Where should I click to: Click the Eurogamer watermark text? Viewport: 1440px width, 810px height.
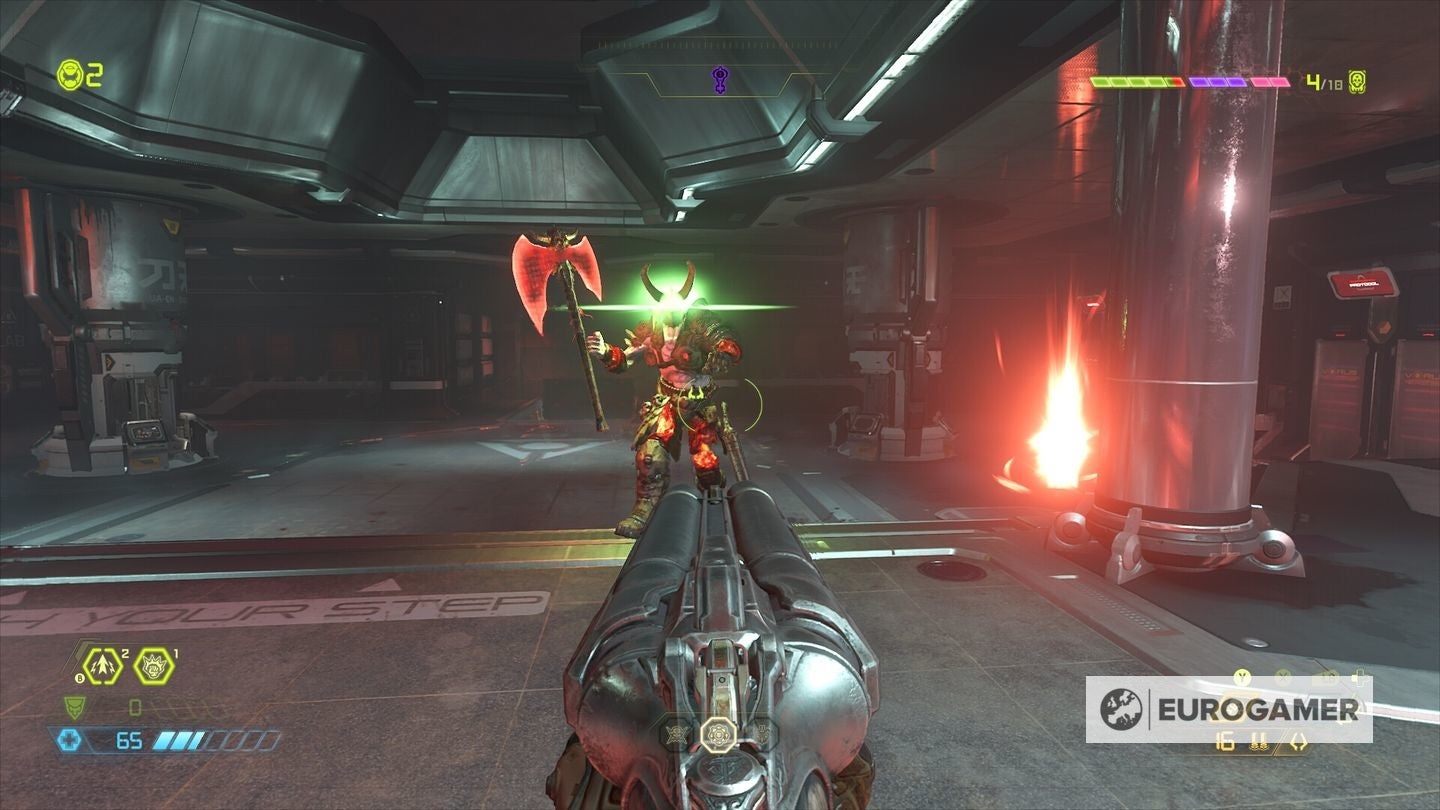1258,710
